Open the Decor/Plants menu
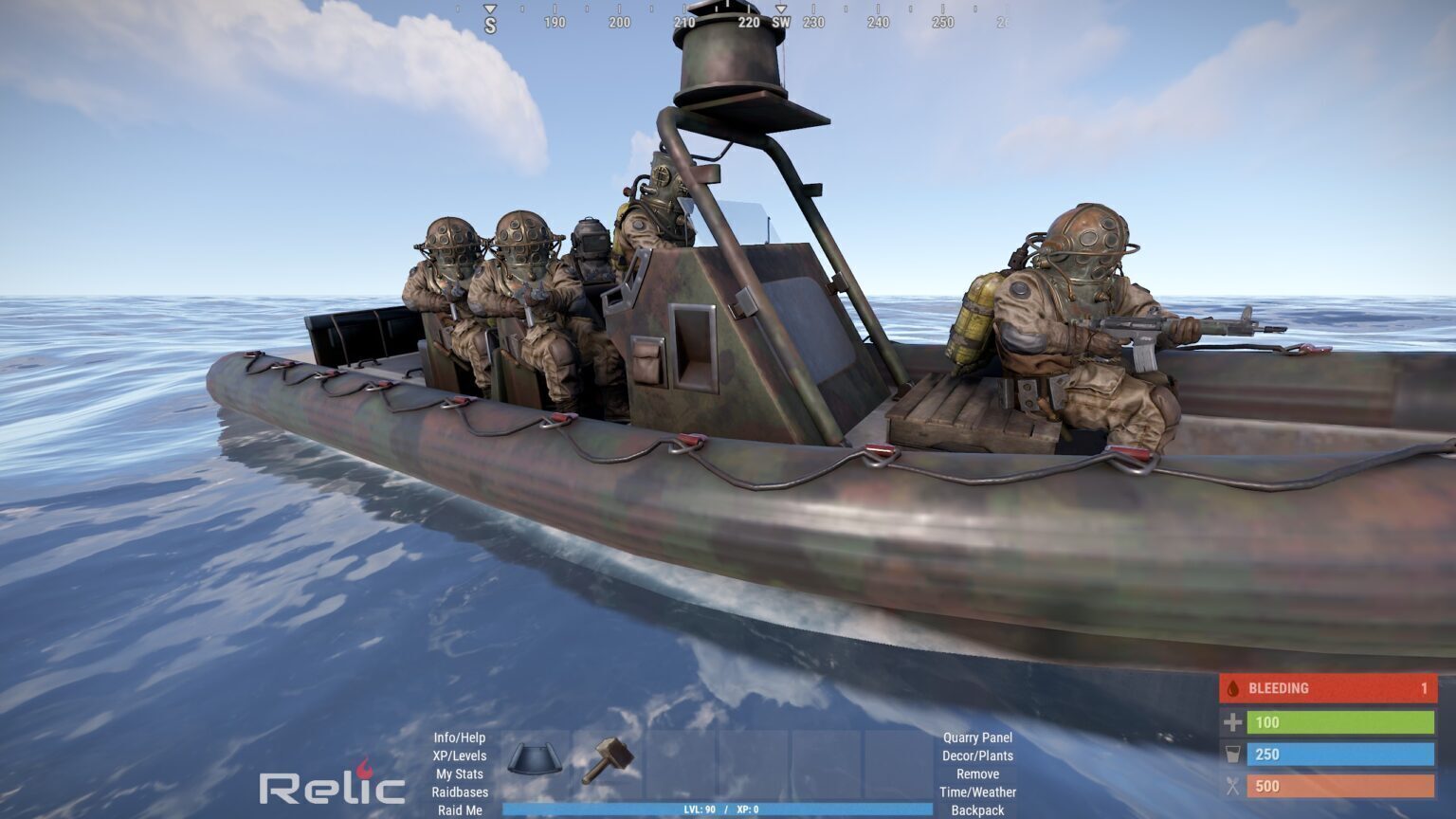 977,755
